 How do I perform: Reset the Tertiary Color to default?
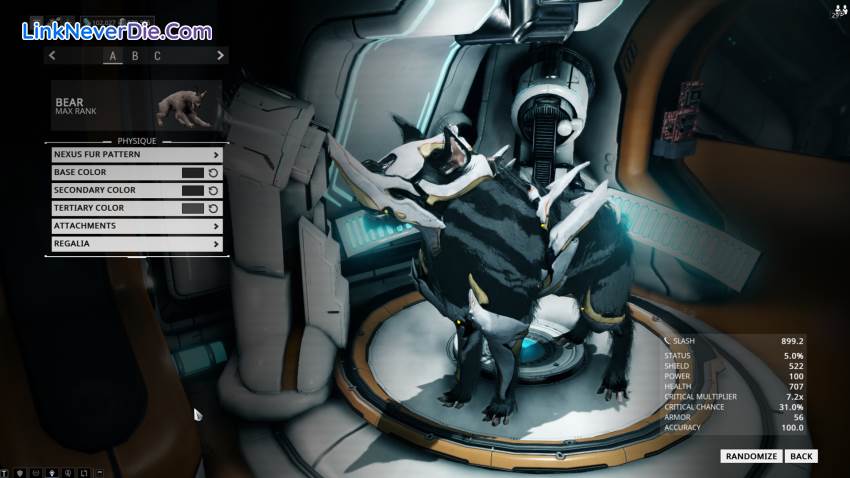click(214, 208)
